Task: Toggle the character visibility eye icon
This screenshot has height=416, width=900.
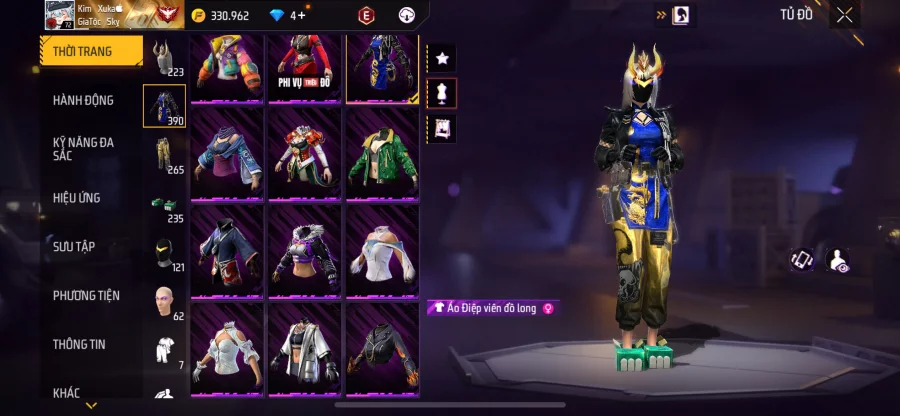Action: pyautogui.click(x=839, y=261)
